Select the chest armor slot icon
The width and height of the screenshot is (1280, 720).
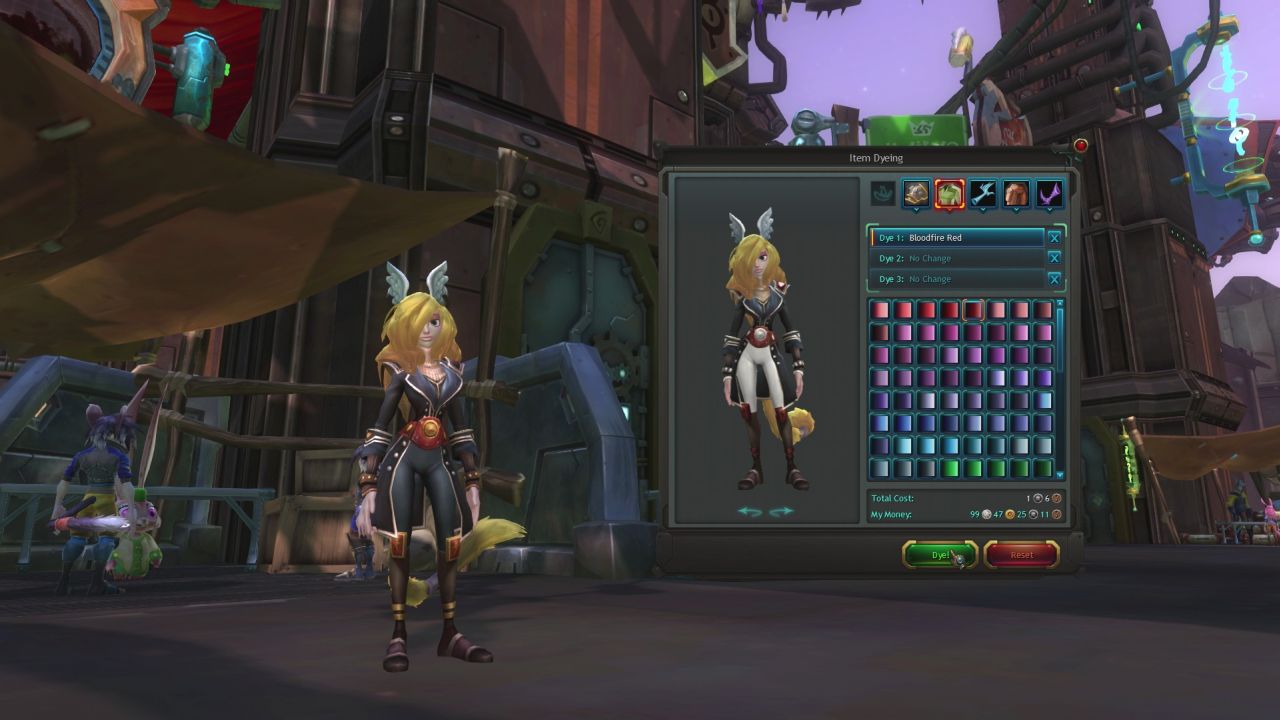(x=950, y=194)
